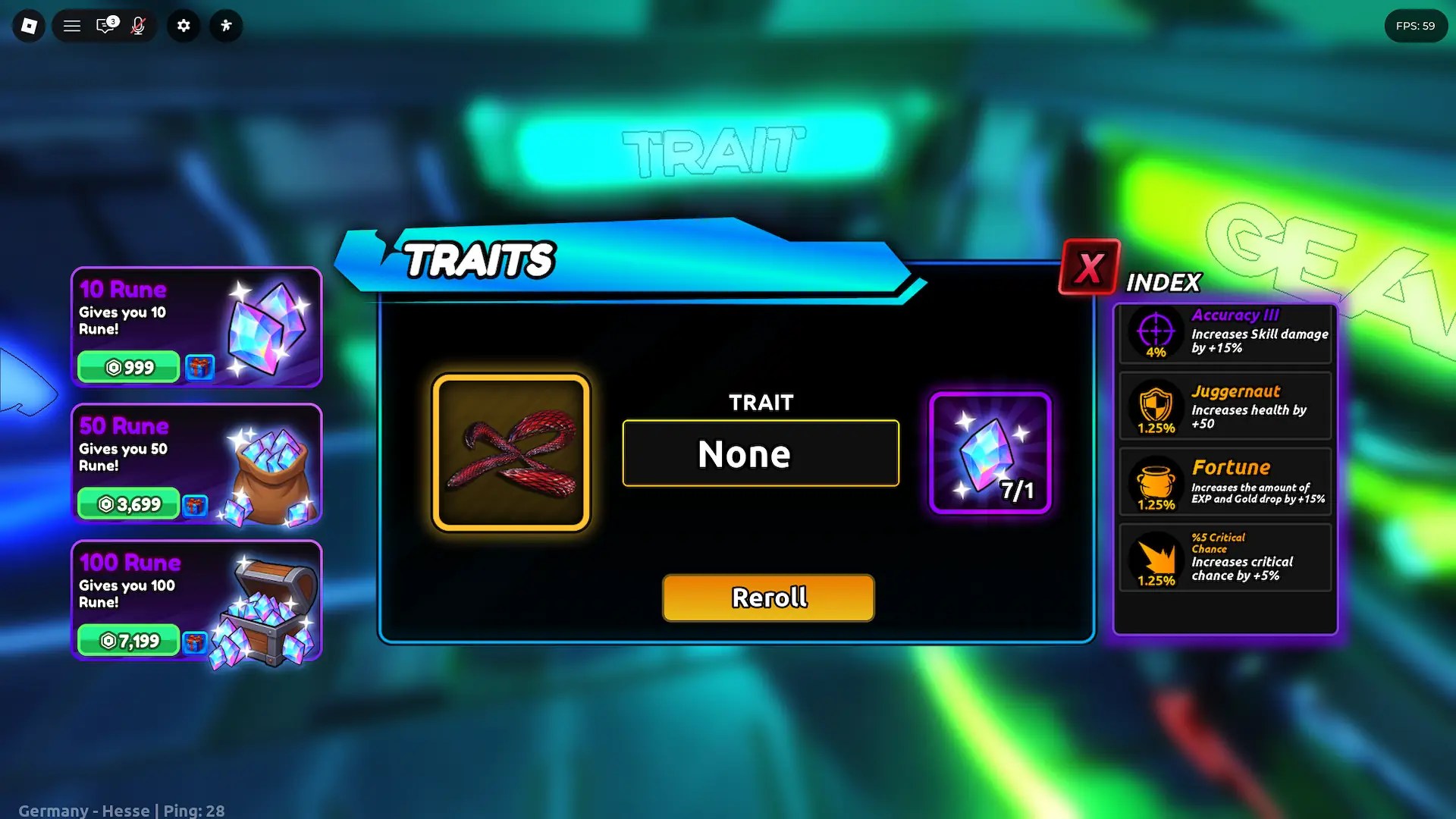The image size is (1456, 819).
Task: Click the settings gear icon
Action: tap(183, 25)
